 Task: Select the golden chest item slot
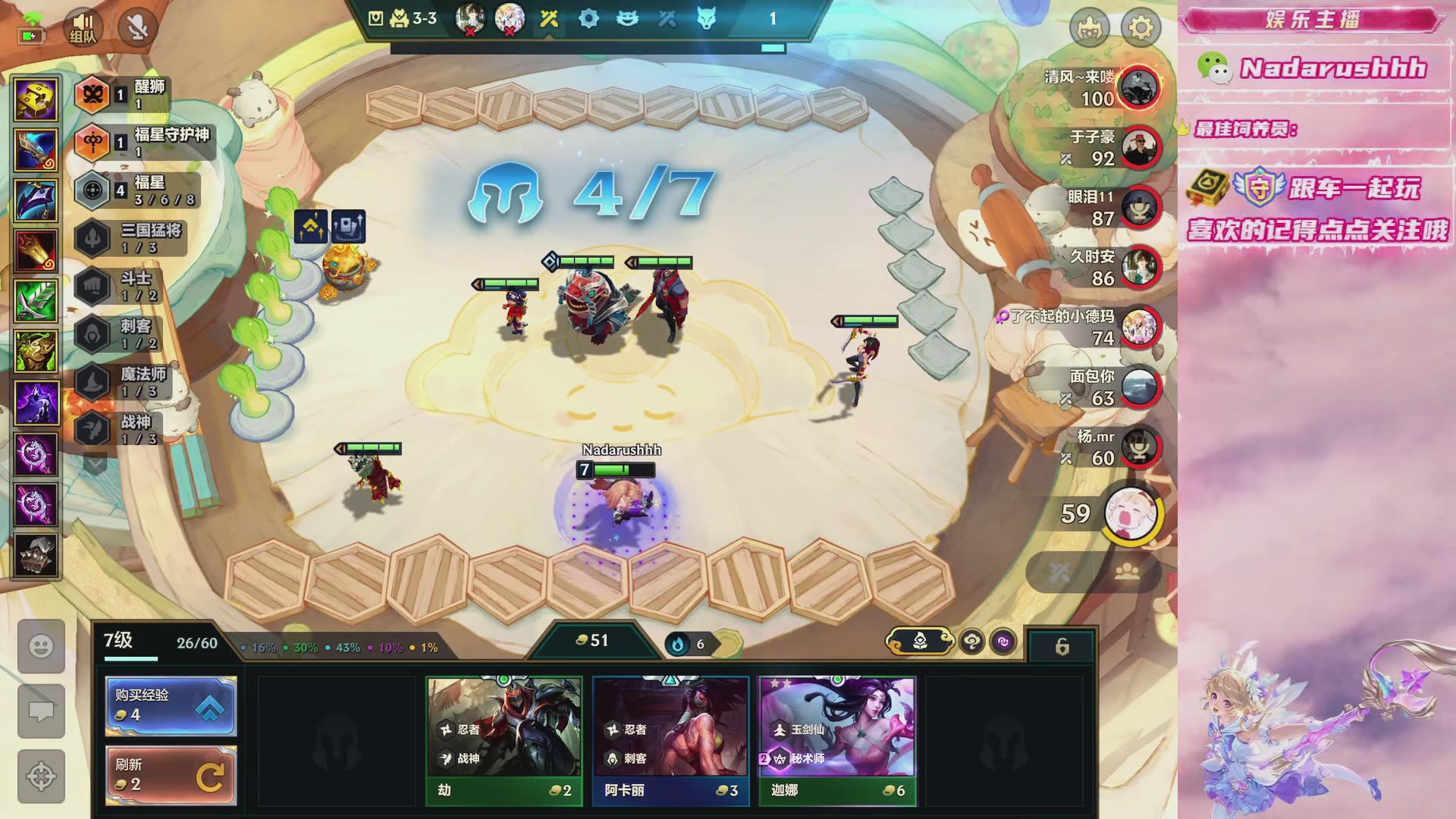tap(36, 99)
